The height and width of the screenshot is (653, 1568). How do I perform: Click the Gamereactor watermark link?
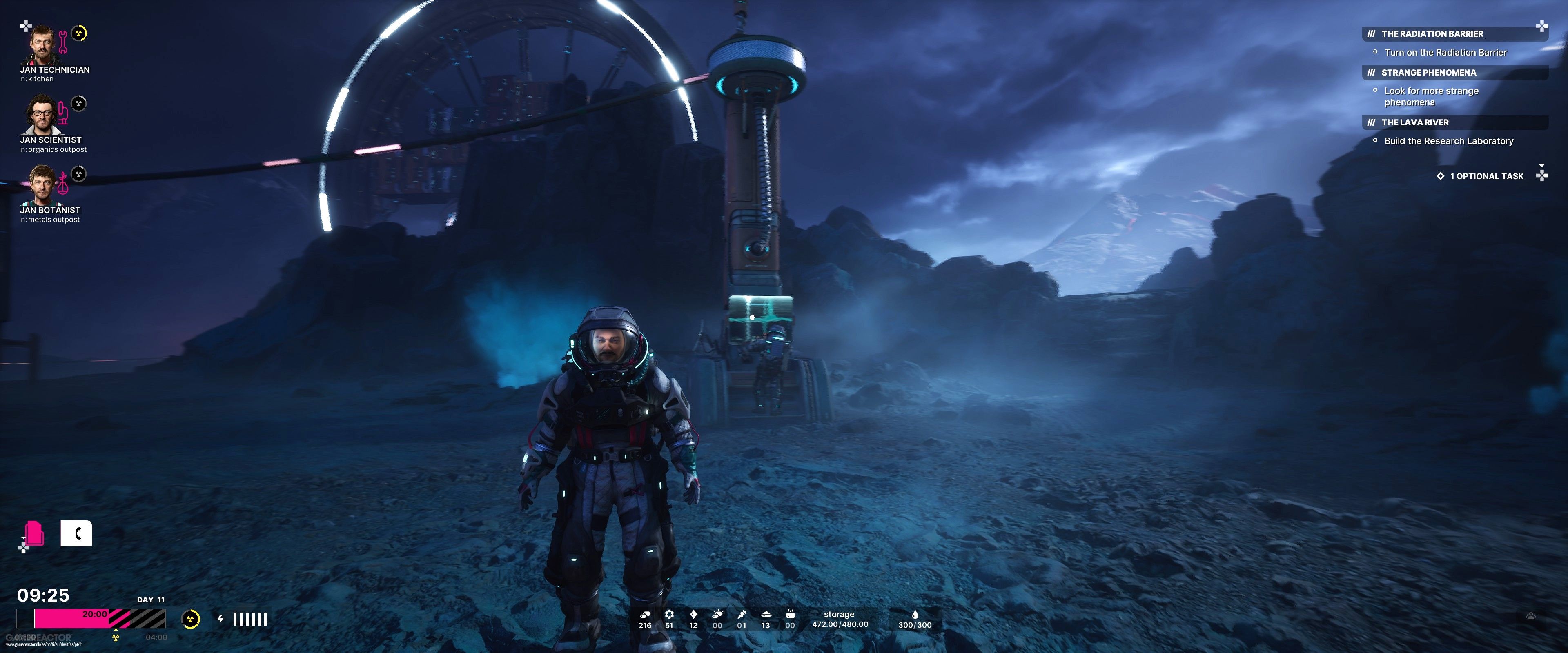click(40, 639)
